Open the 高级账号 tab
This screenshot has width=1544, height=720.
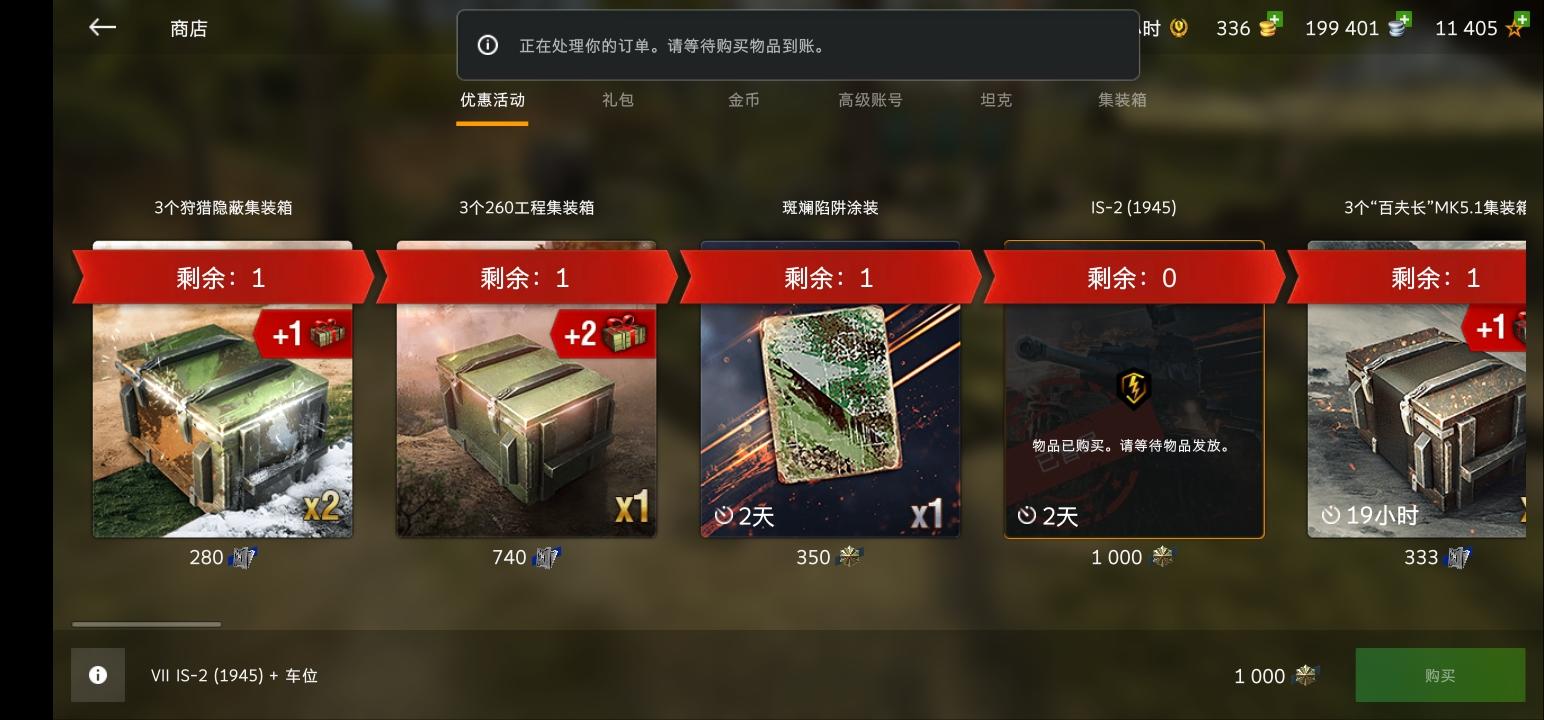click(x=870, y=100)
